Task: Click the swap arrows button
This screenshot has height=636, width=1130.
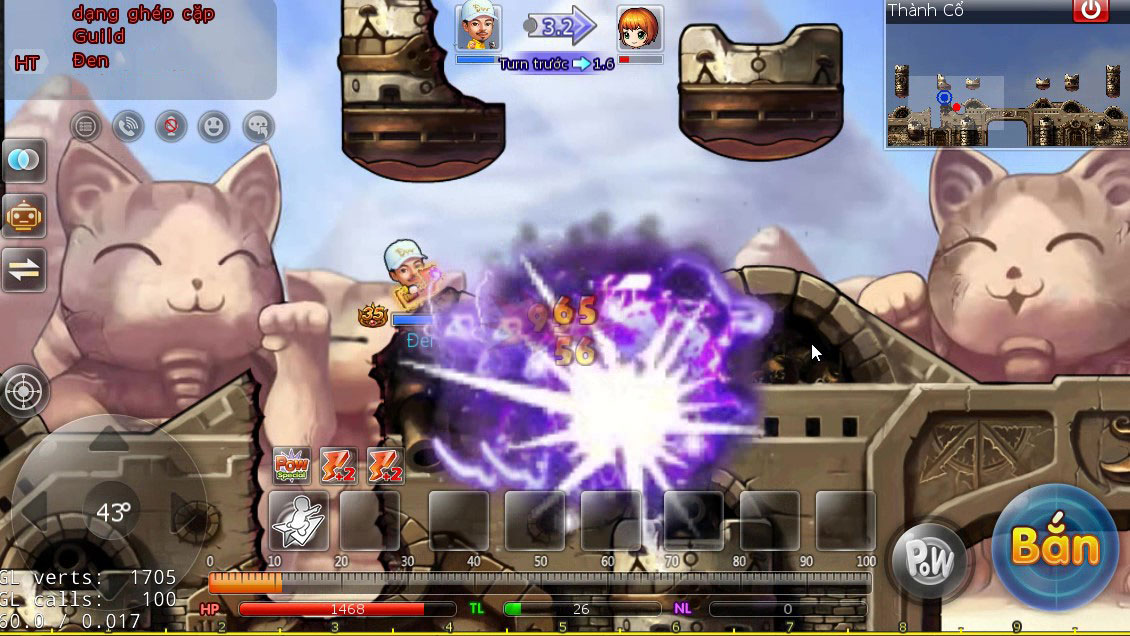Action: click(x=23, y=269)
